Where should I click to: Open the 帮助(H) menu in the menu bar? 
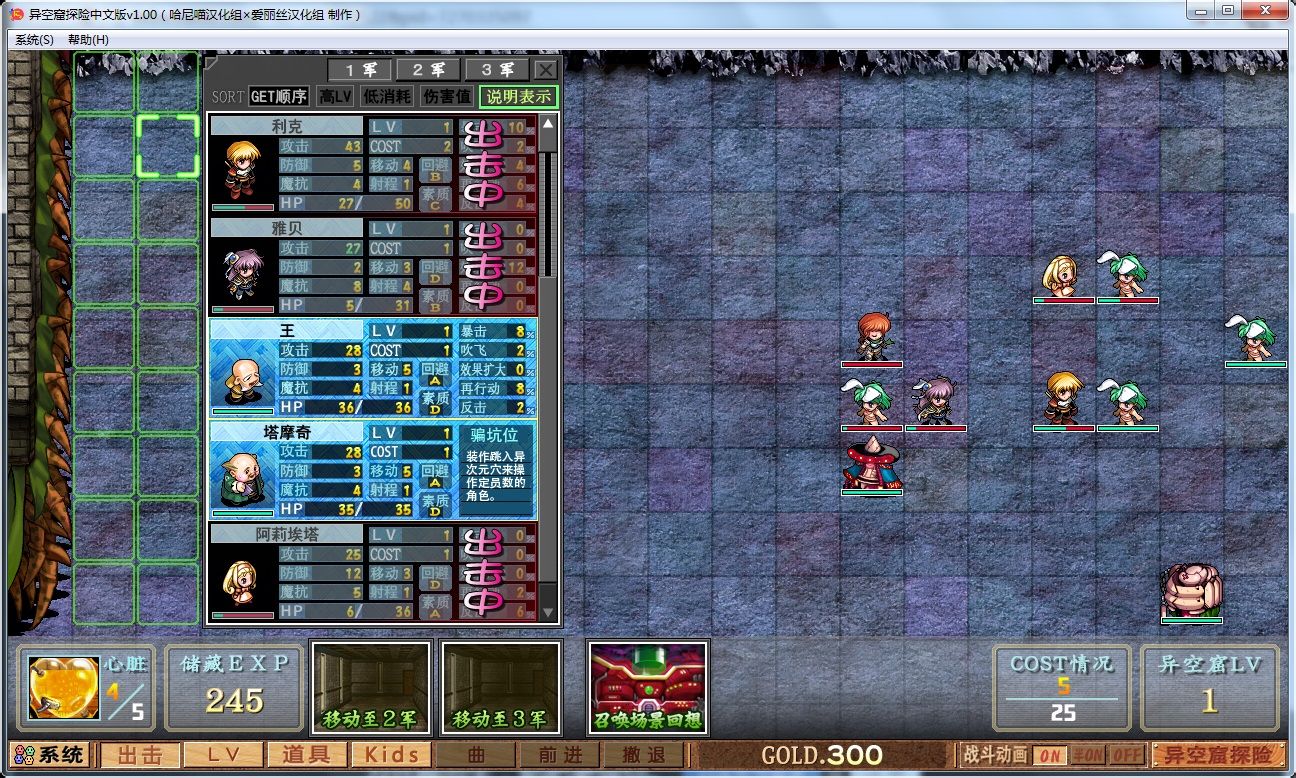pyautogui.click(x=88, y=40)
